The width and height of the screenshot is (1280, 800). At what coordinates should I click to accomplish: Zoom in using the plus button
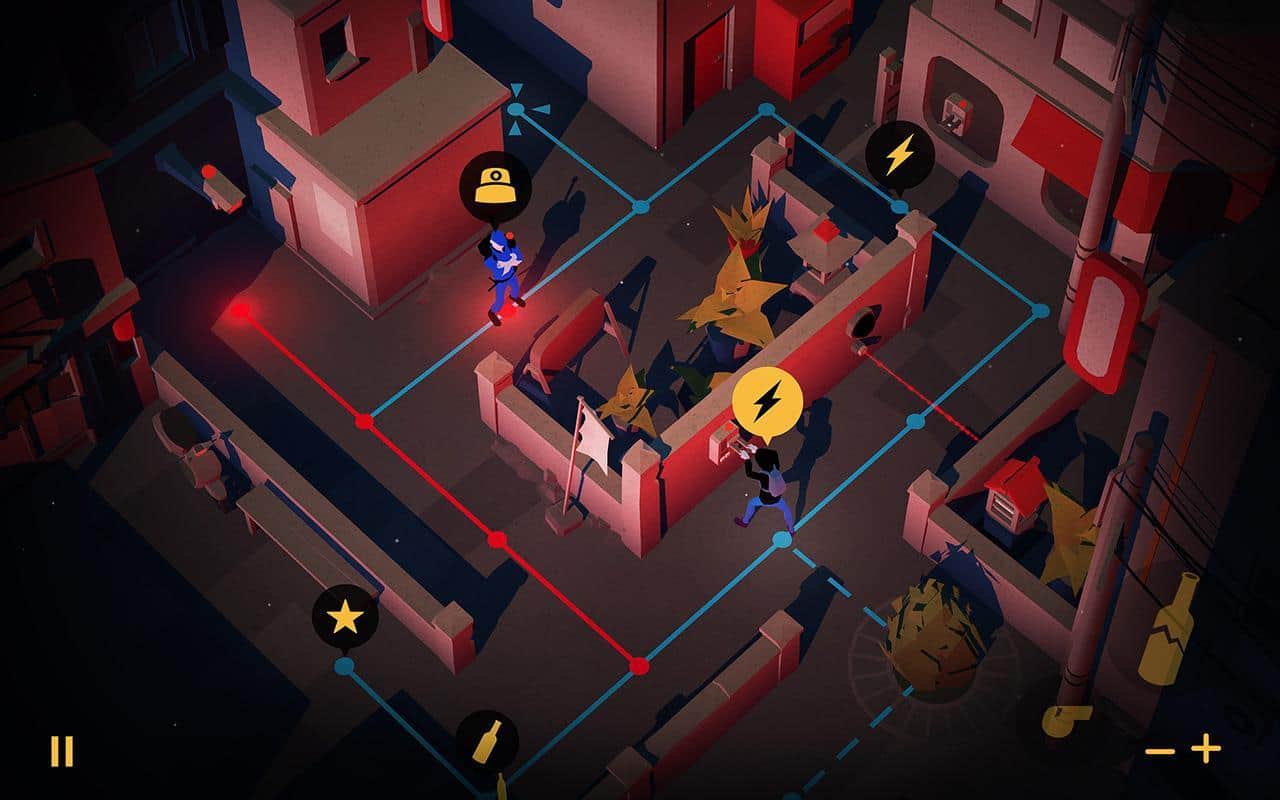[x=1206, y=748]
